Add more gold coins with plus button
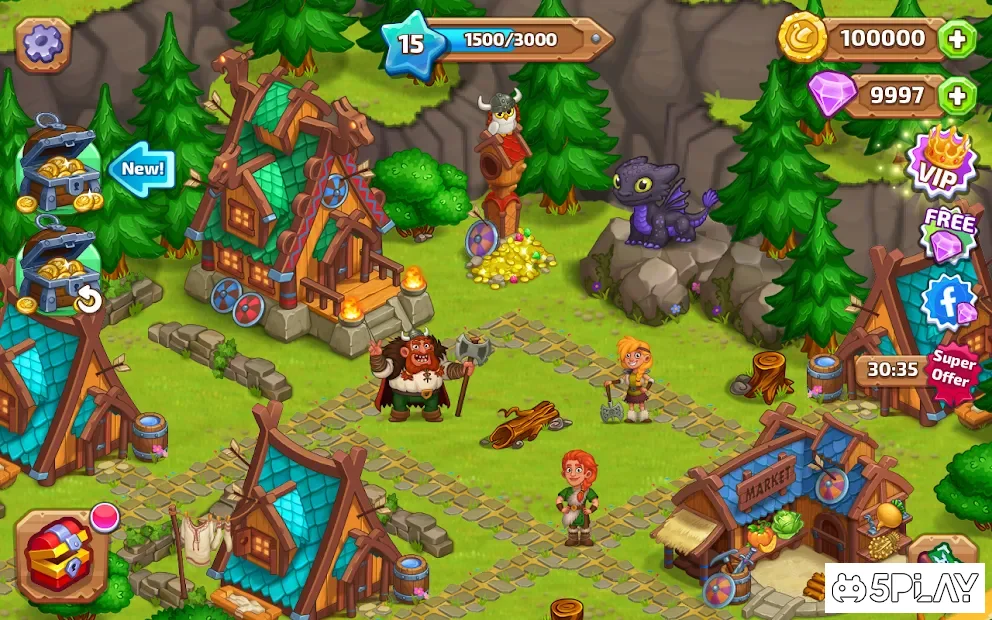 point(957,40)
